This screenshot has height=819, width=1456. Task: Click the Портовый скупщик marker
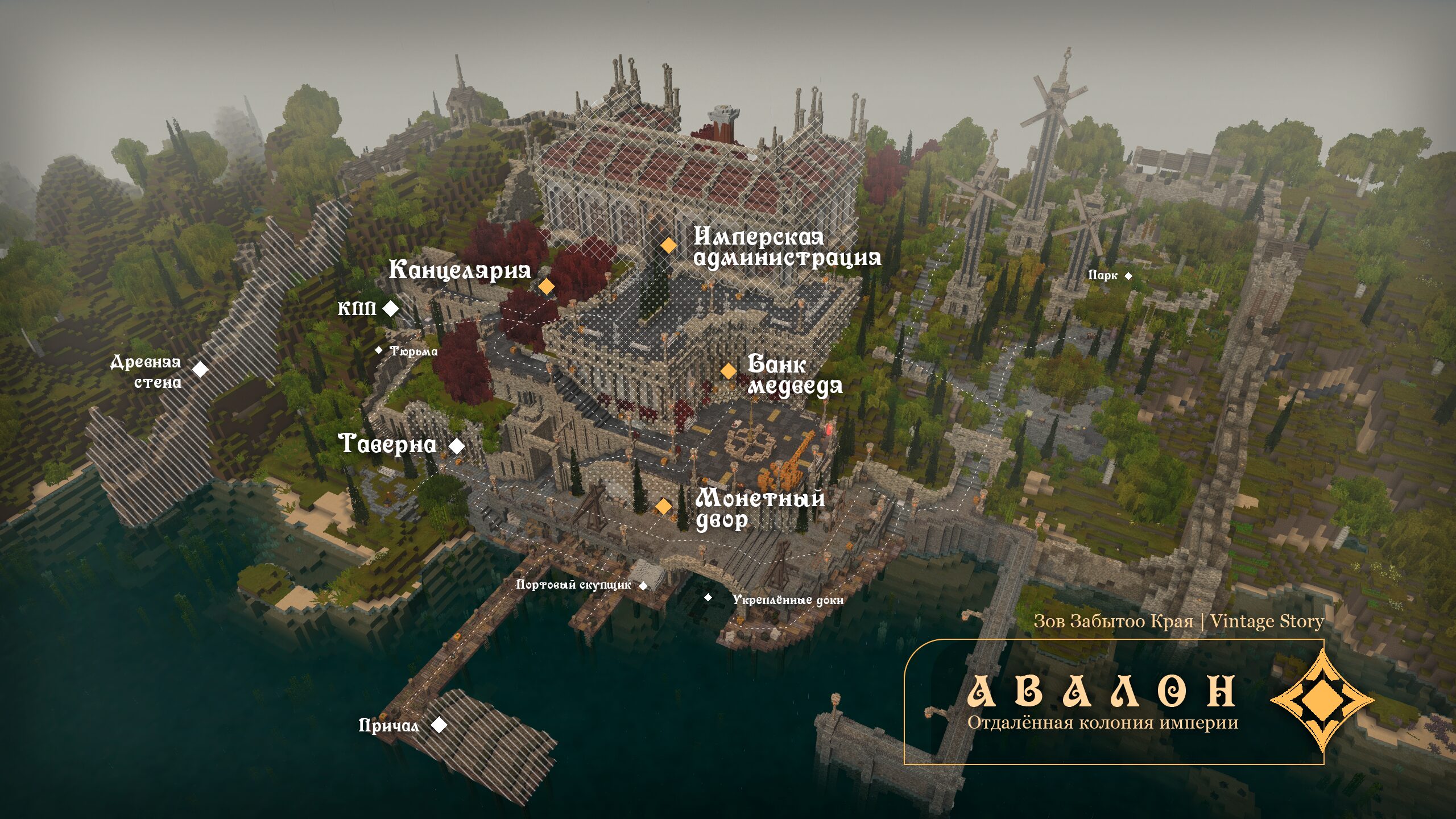coord(644,586)
